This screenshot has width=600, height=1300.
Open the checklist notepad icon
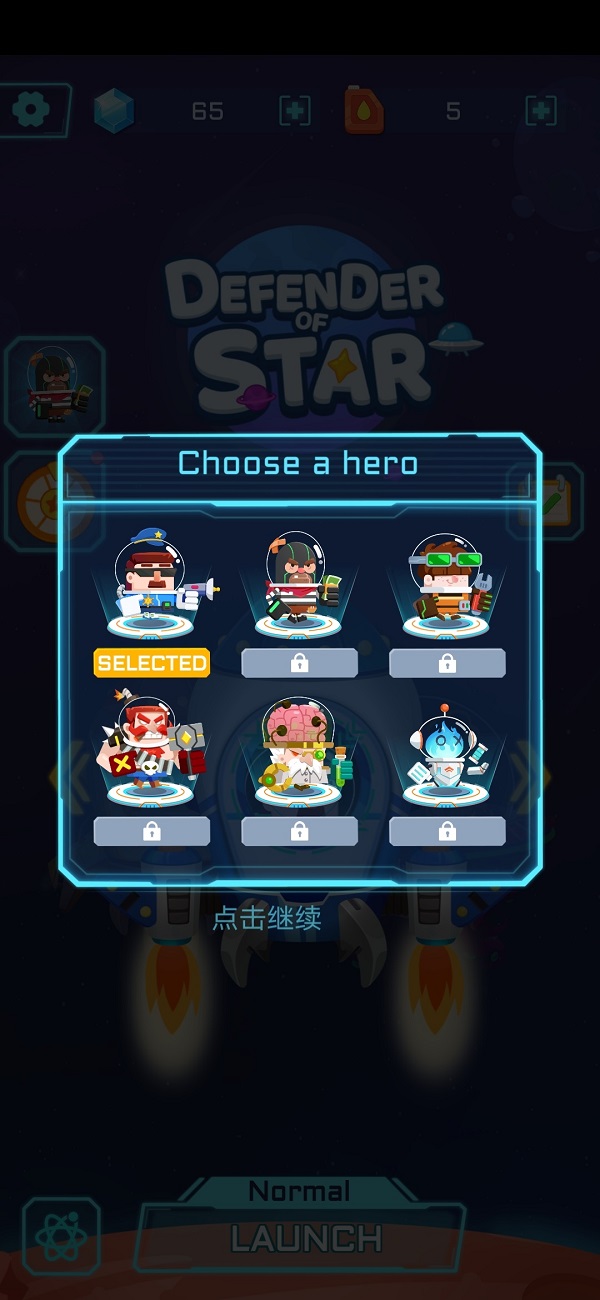coord(553,500)
